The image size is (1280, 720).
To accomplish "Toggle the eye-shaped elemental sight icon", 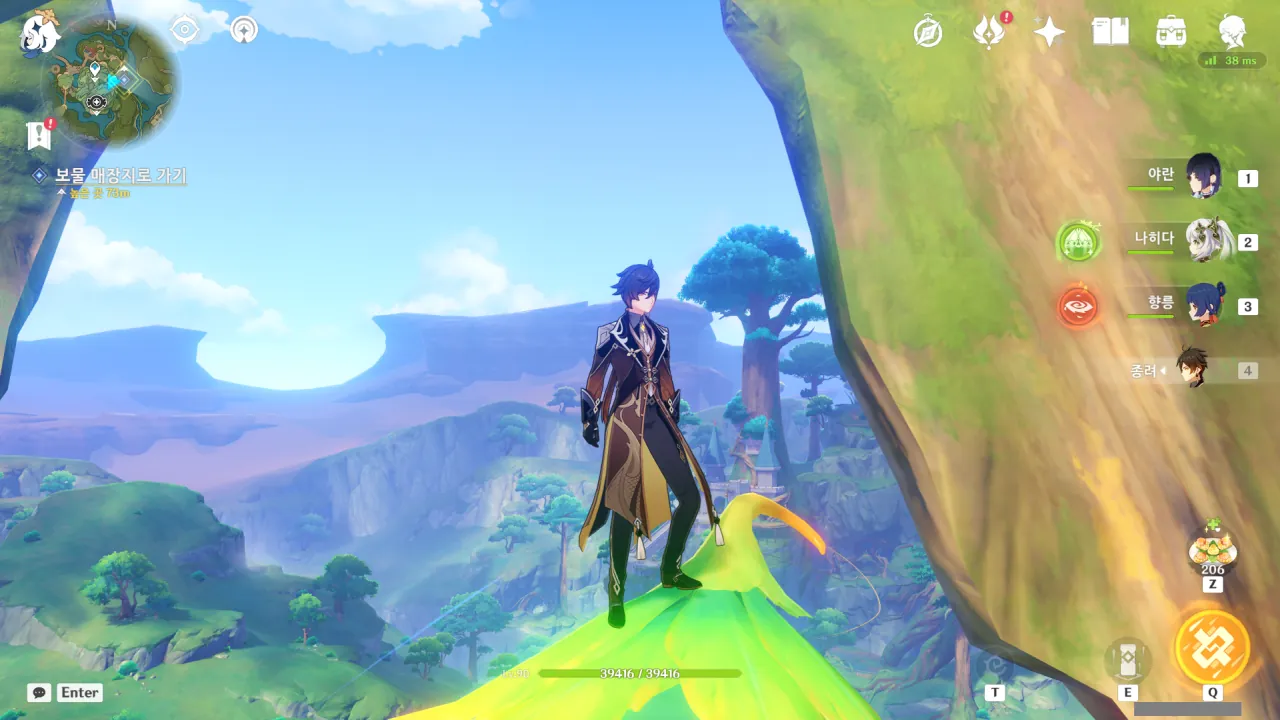I will 185,30.
